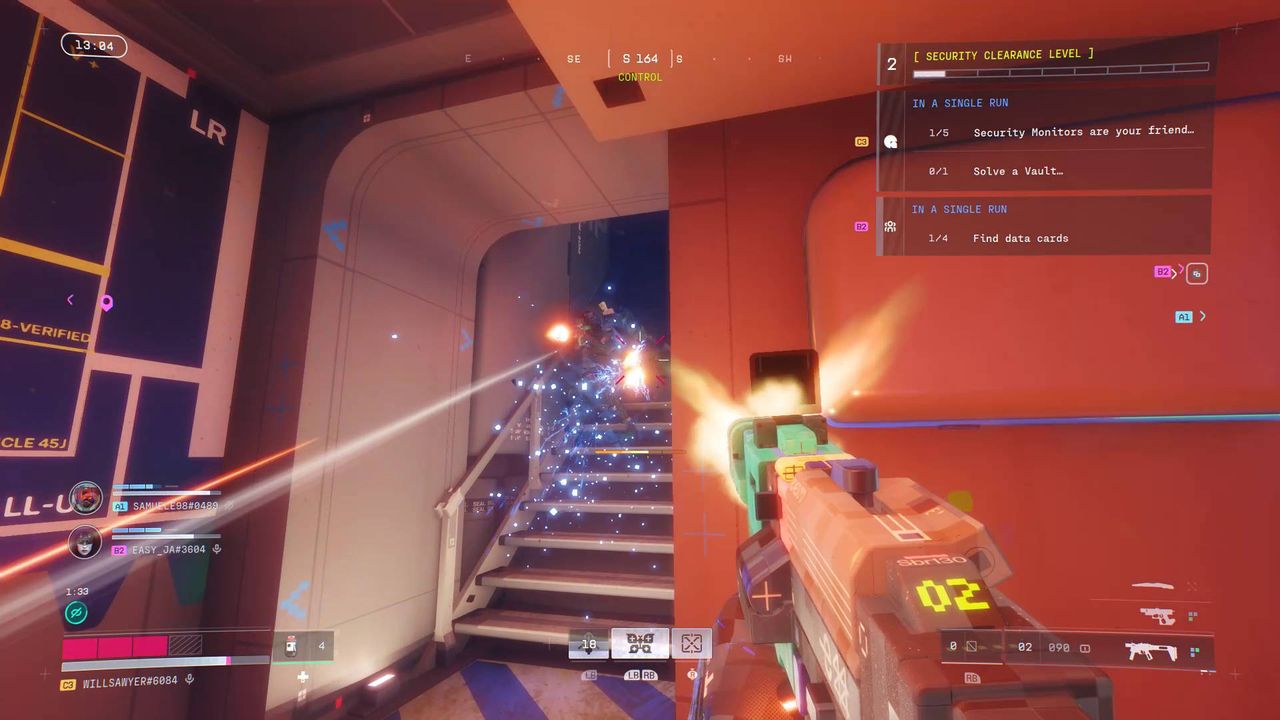Select the SMG weapon icon in the loadout bar
Screen dimensions: 1280x720
point(1152,648)
